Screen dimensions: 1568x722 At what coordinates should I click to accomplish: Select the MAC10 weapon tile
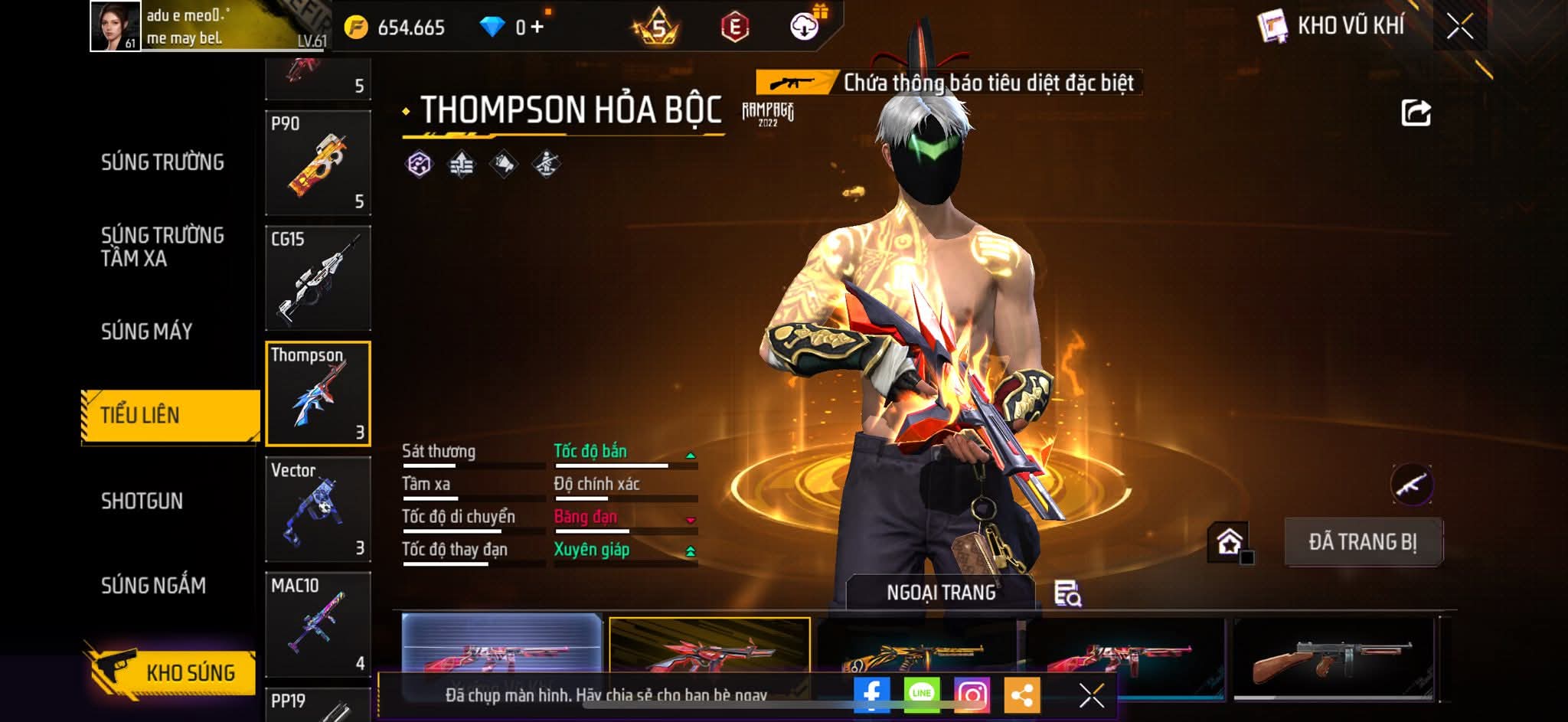[318, 624]
